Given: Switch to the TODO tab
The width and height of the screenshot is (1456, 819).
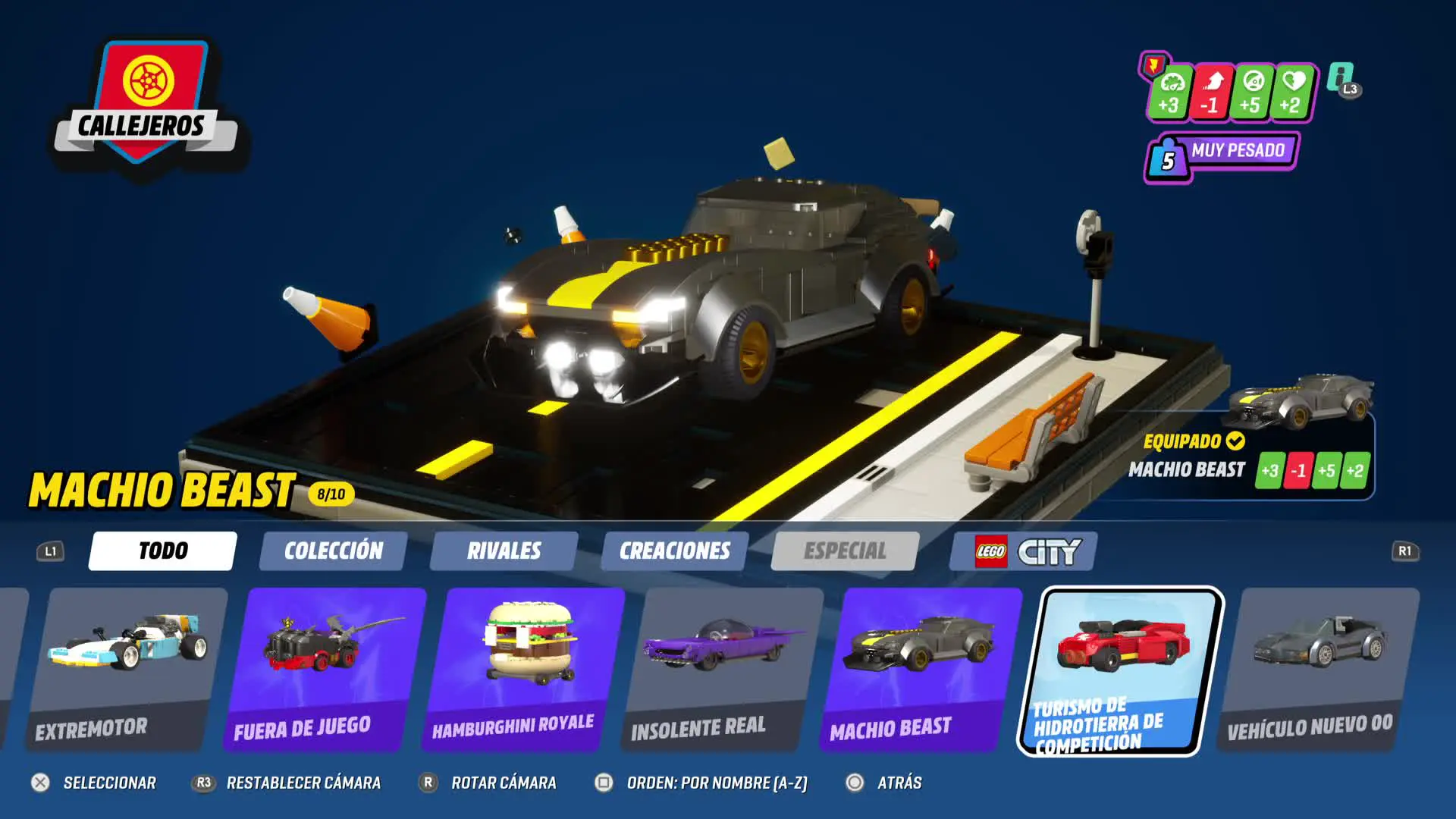Looking at the screenshot, I should (x=162, y=551).
